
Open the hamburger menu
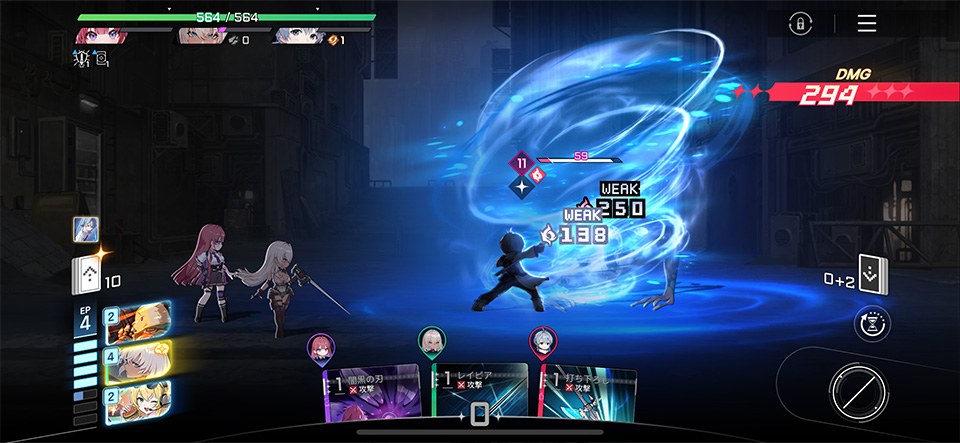point(866,24)
